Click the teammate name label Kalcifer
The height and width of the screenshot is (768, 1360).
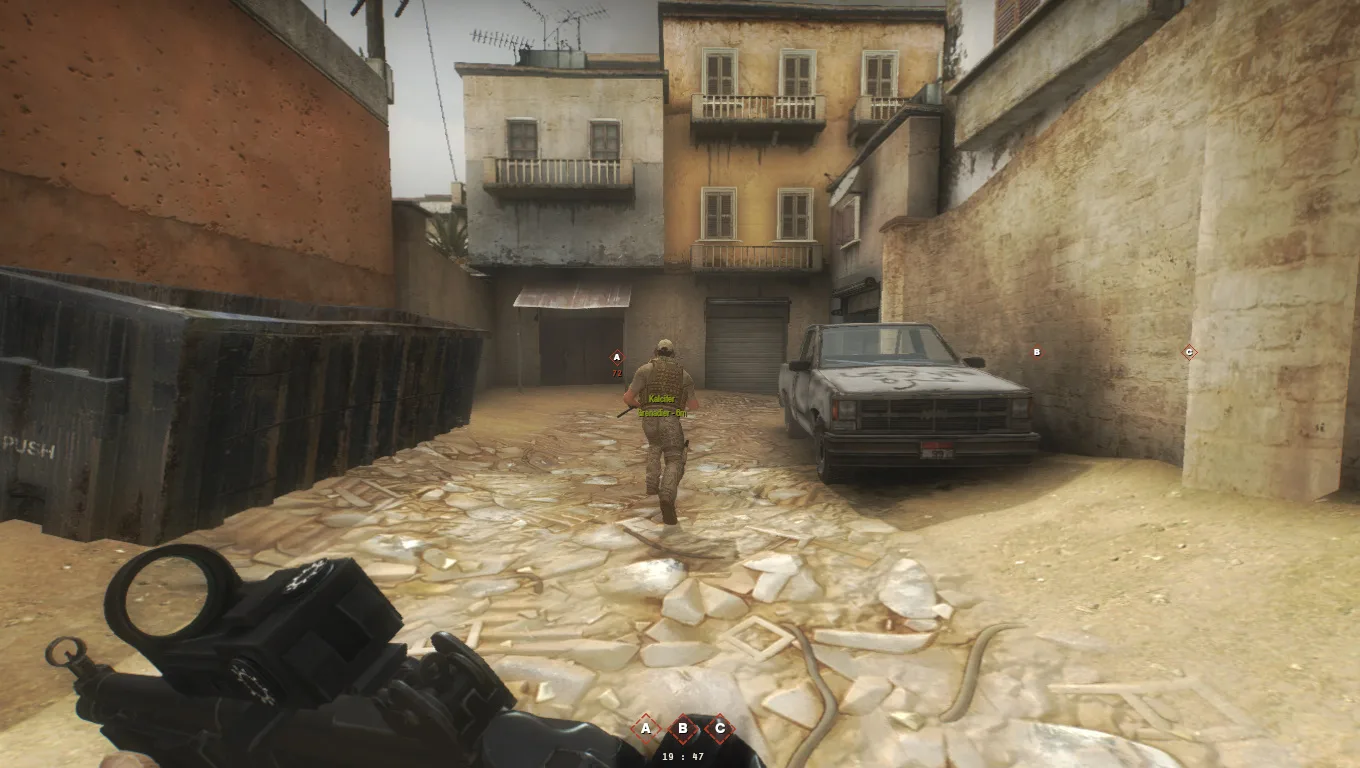[x=661, y=397]
